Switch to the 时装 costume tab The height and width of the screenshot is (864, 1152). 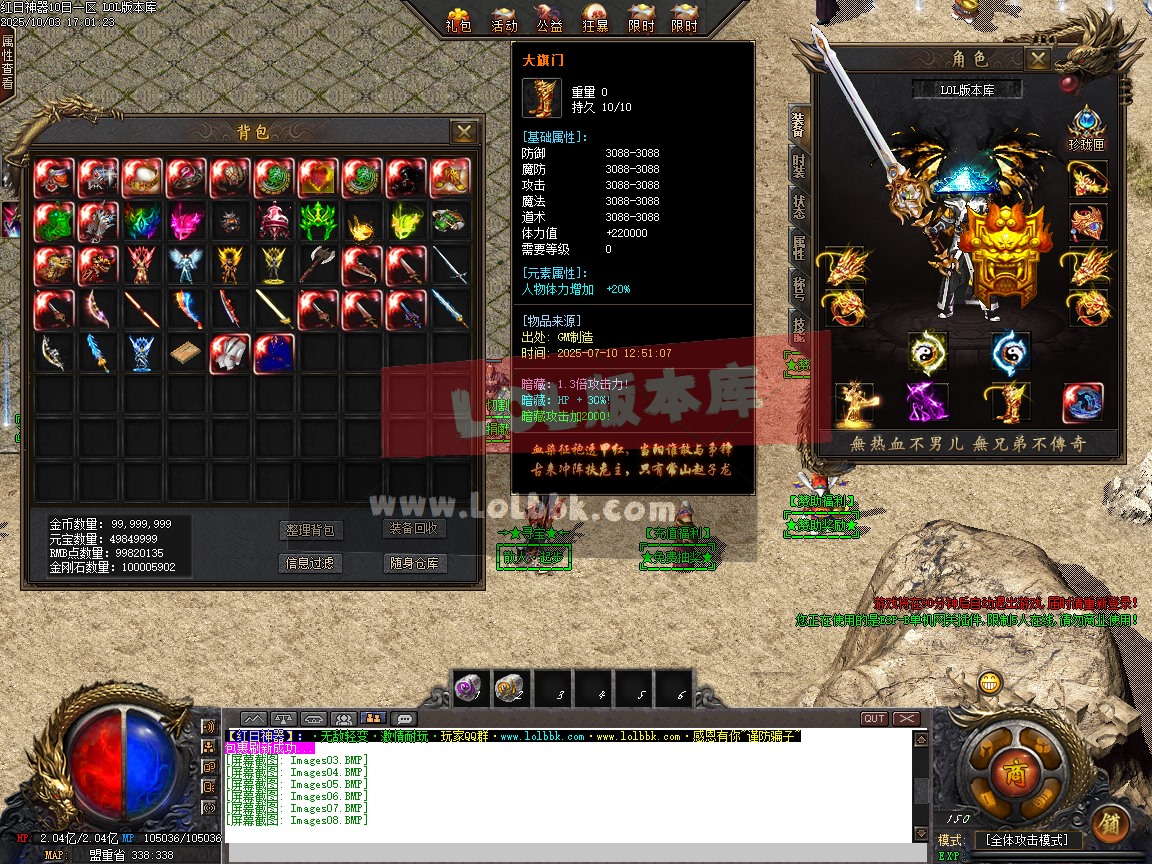(x=799, y=166)
